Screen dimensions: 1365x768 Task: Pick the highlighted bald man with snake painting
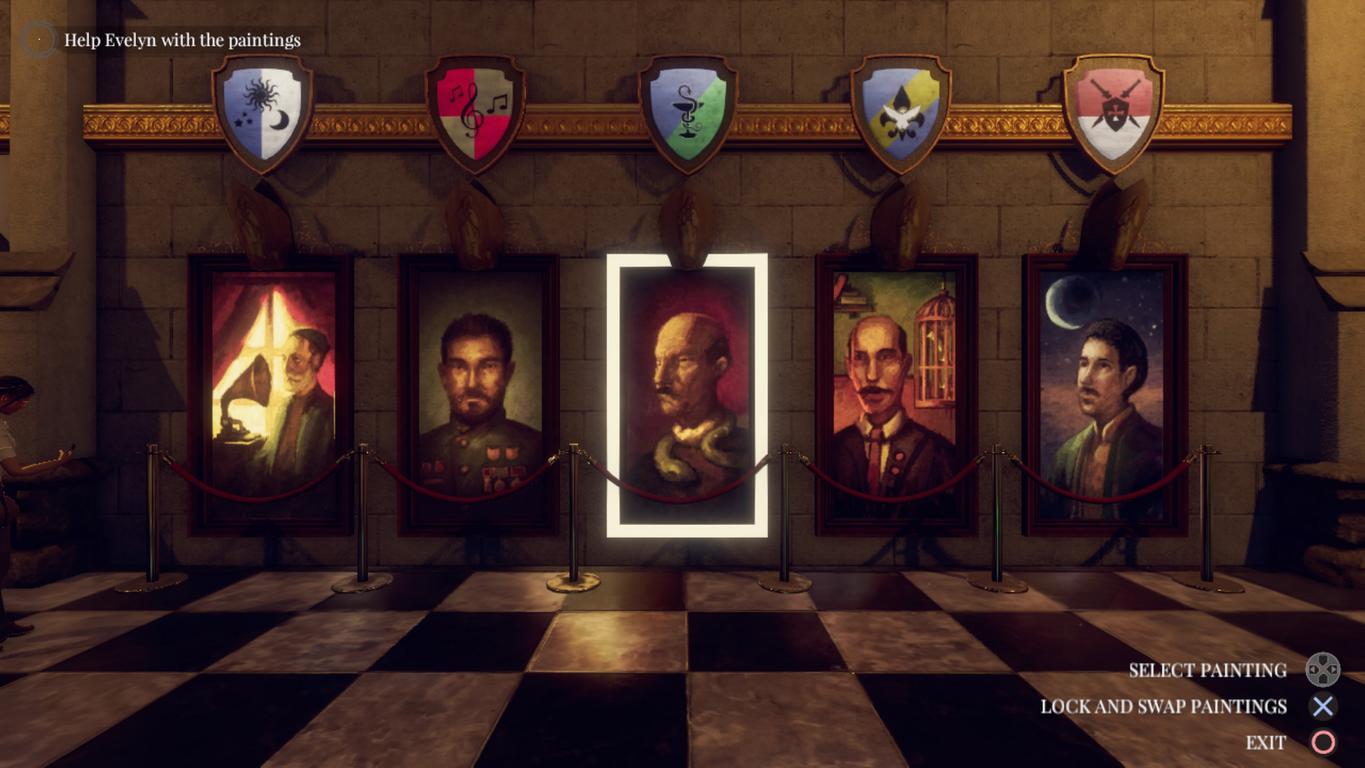point(687,394)
